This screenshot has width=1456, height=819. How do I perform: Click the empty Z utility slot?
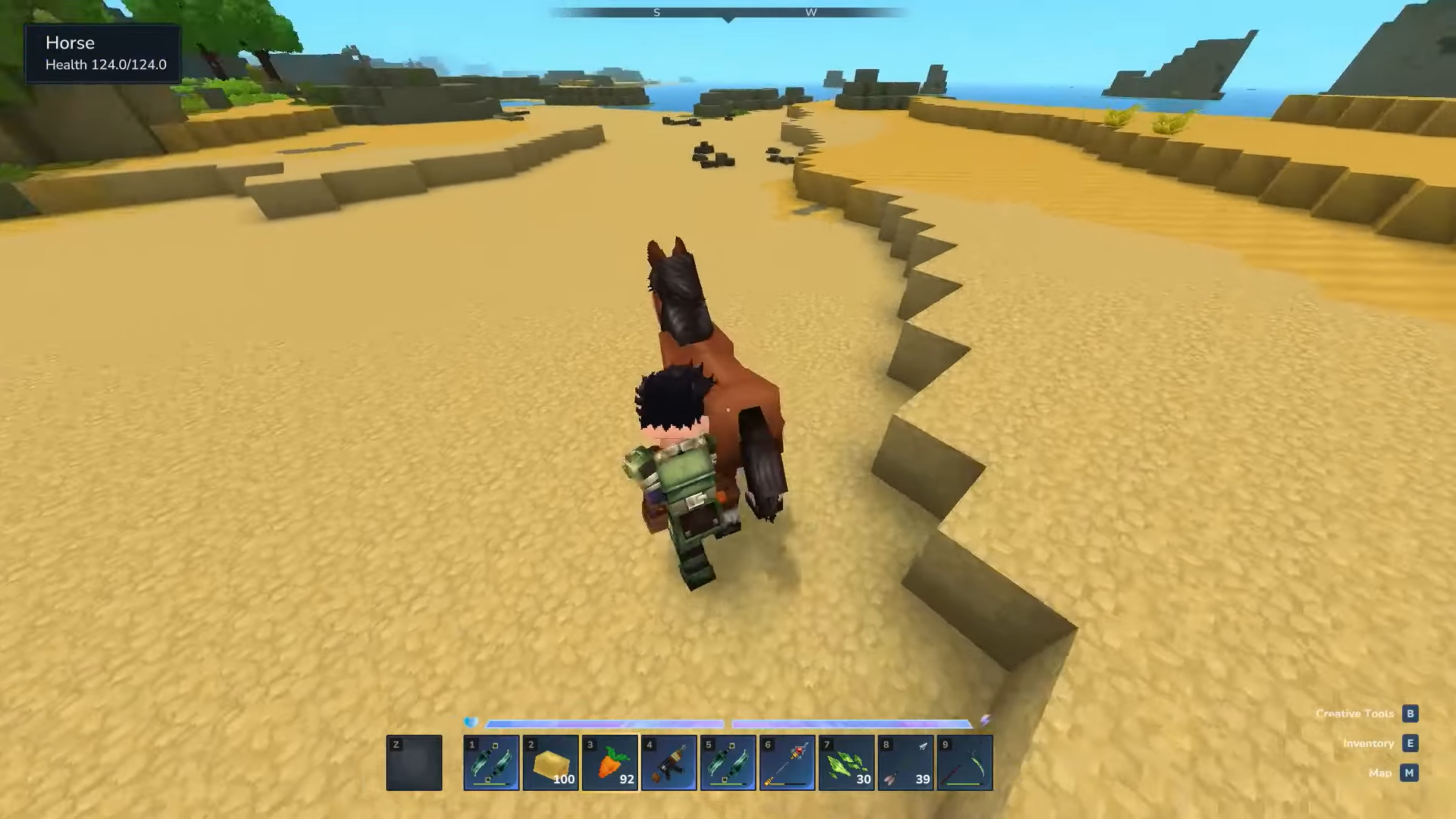pos(414,762)
